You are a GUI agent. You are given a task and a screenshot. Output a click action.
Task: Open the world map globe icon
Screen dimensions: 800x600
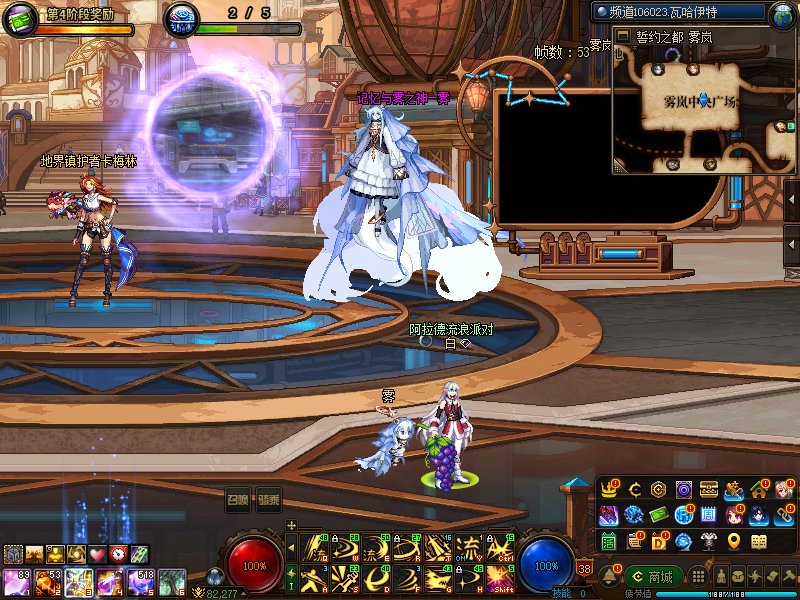click(783, 14)
